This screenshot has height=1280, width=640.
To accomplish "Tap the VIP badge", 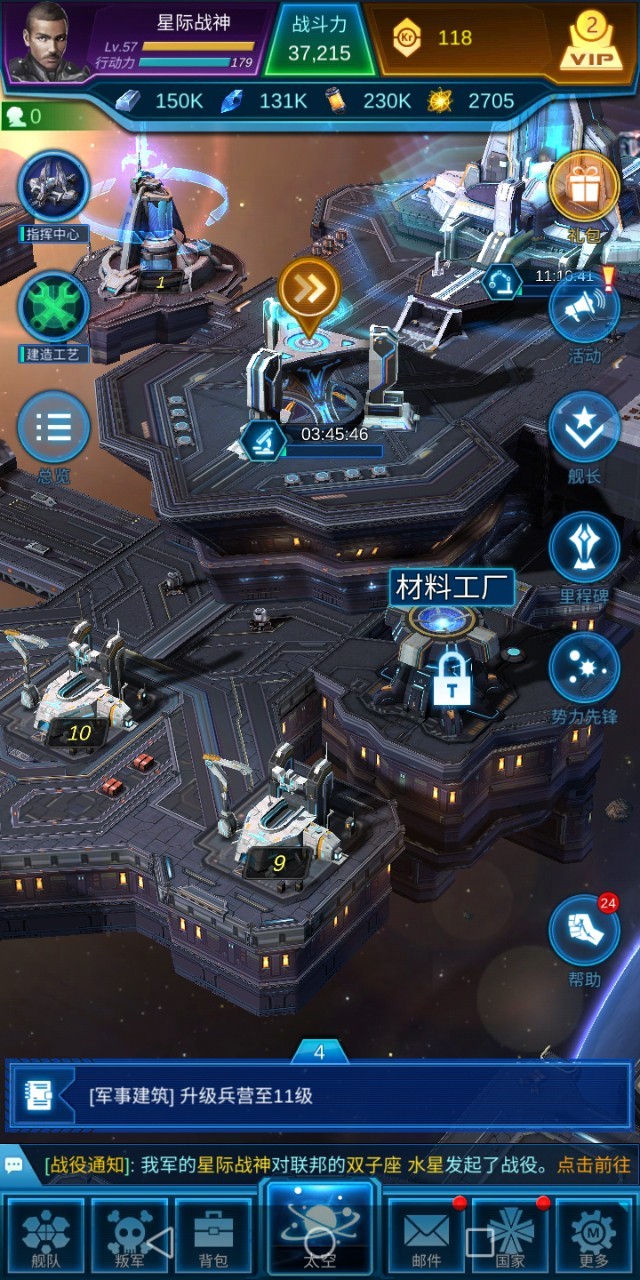I will coord(590,42).
